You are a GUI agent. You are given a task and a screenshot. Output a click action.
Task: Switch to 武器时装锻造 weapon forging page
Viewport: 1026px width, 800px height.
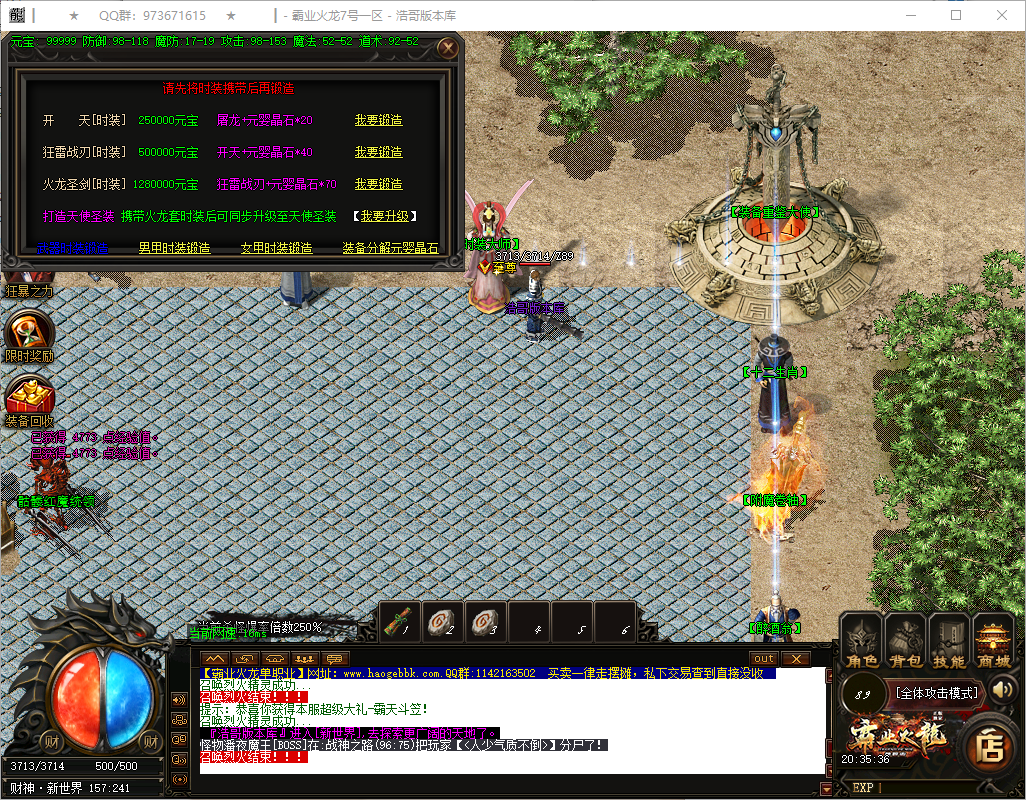[72, 248]
